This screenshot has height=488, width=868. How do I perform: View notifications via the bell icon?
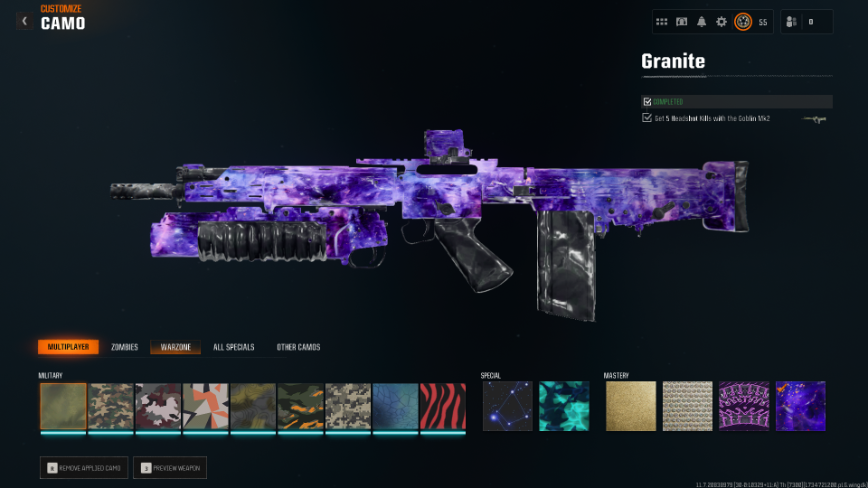pyautogui.click(x=701, y=21)
